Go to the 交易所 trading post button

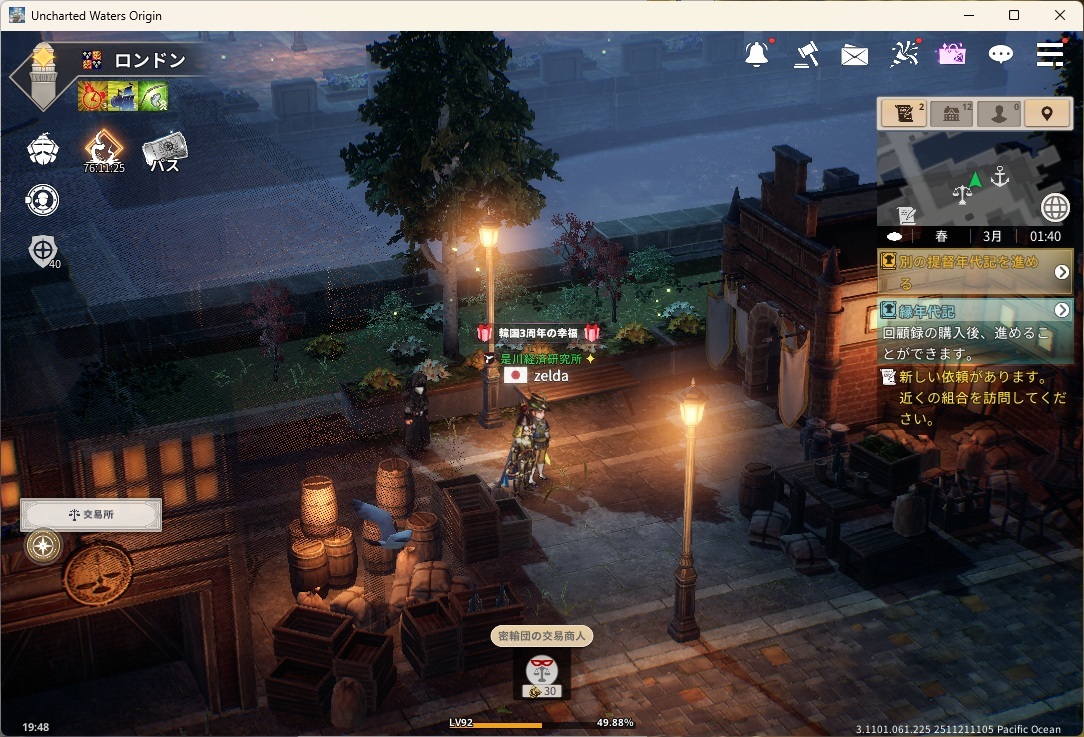tap(91, 515)
